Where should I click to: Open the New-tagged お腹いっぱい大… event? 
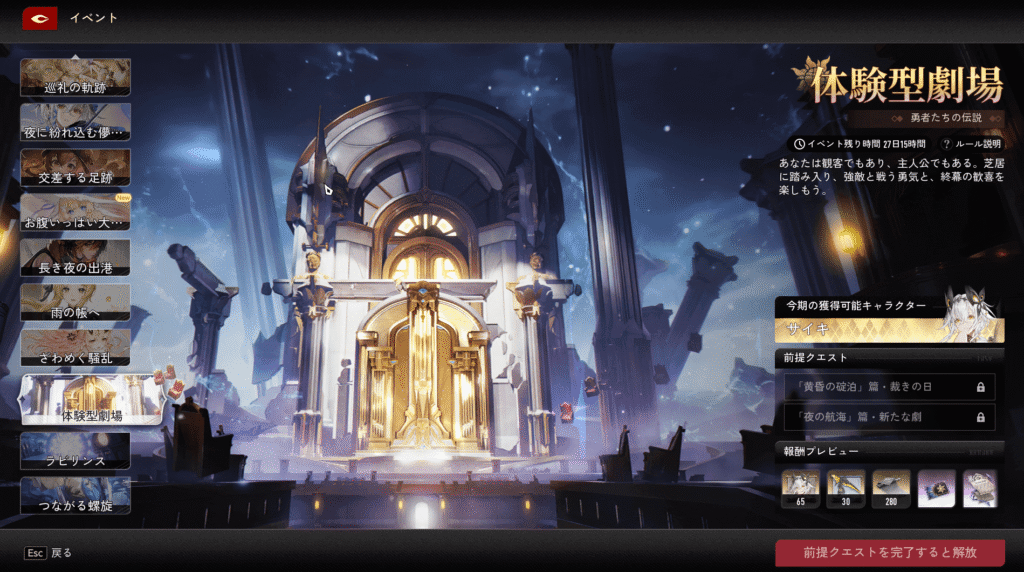[75, 212]
